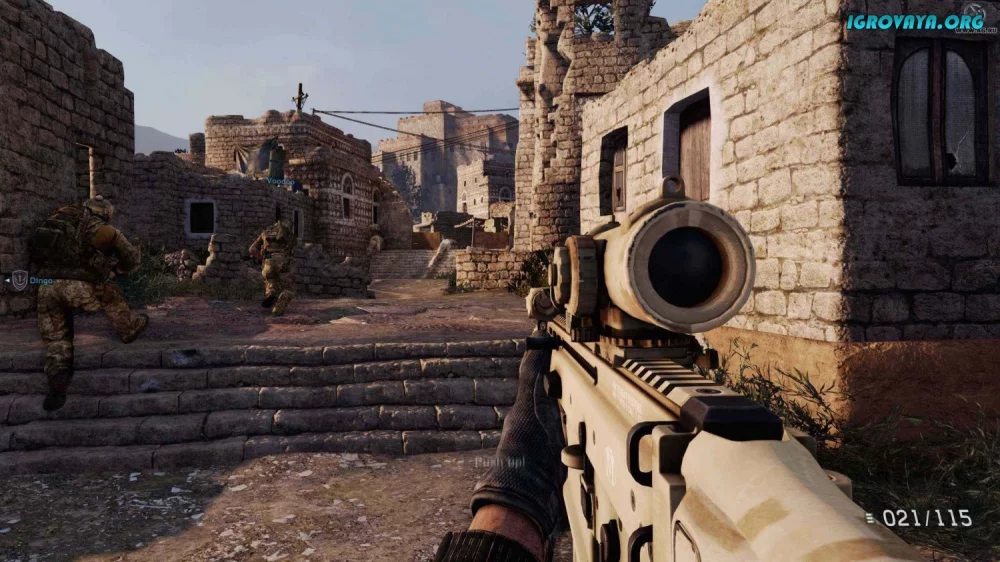Select the Voodoo teammate name tag

click(x=279, y=181)
